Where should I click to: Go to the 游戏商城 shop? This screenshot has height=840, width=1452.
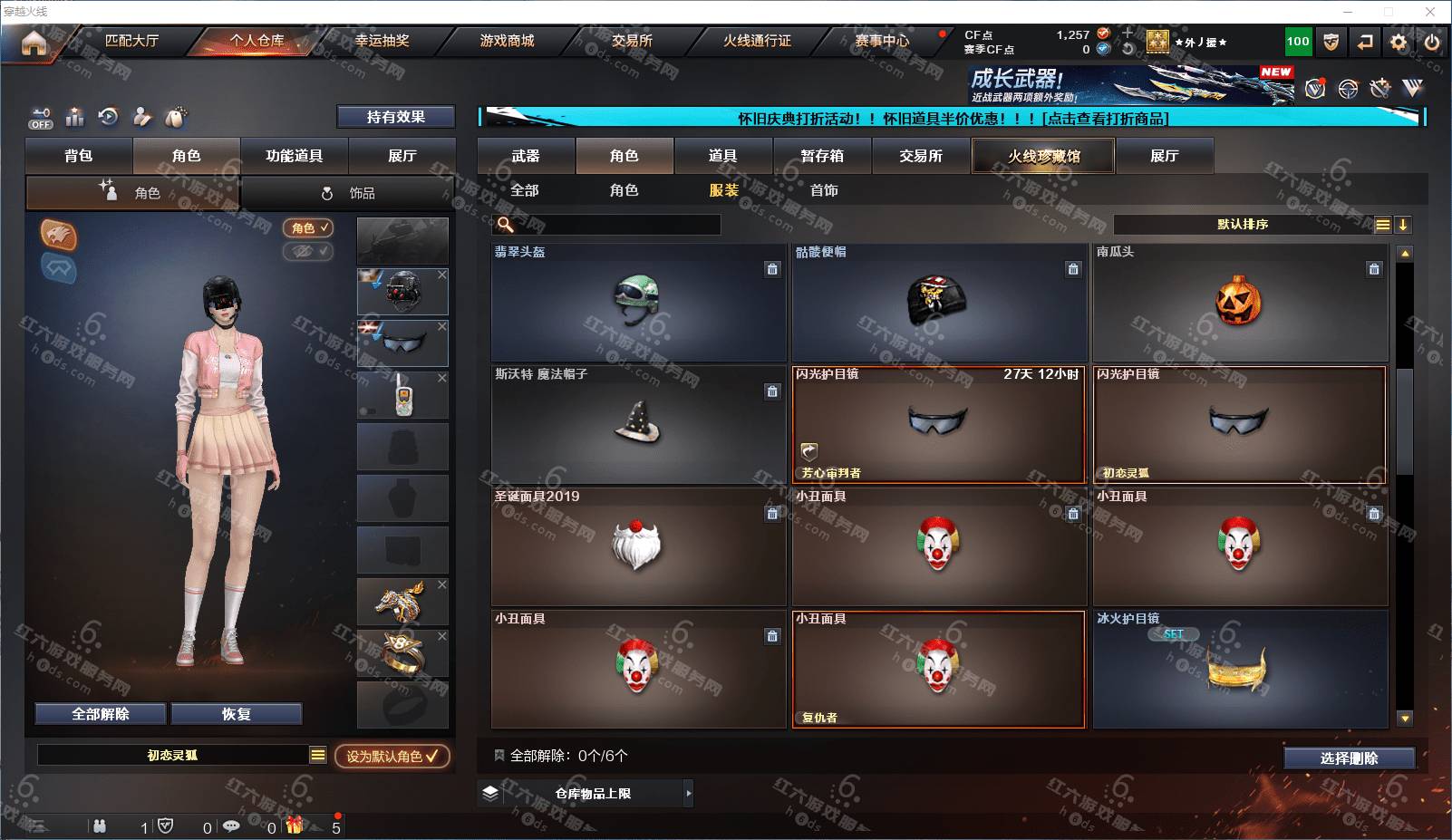[x=507, y=41]
